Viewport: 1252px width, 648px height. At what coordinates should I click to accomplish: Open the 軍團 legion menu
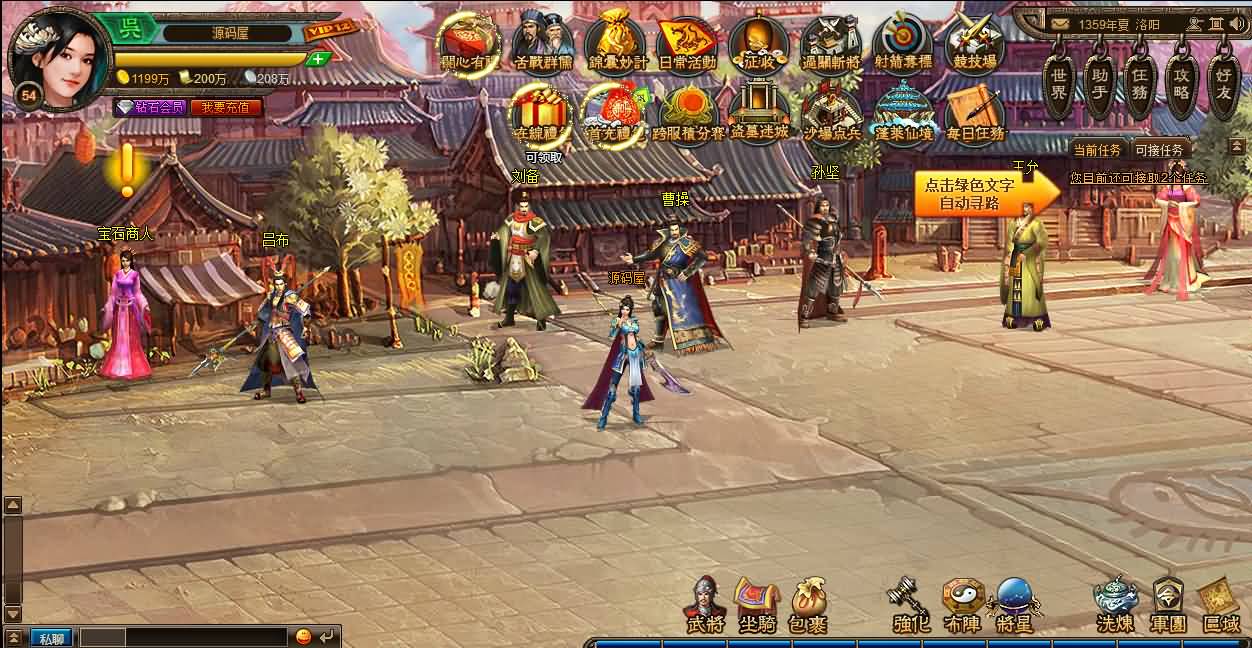click(1167, 605)
